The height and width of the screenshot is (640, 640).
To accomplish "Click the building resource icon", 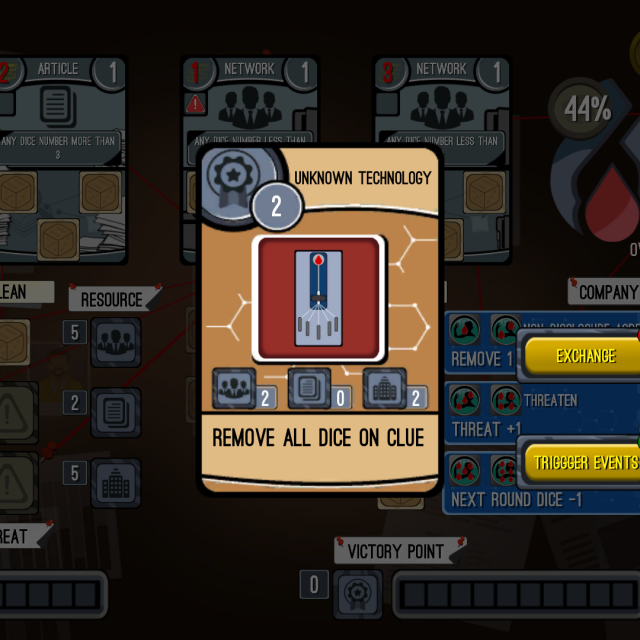I will coord(116,483).
